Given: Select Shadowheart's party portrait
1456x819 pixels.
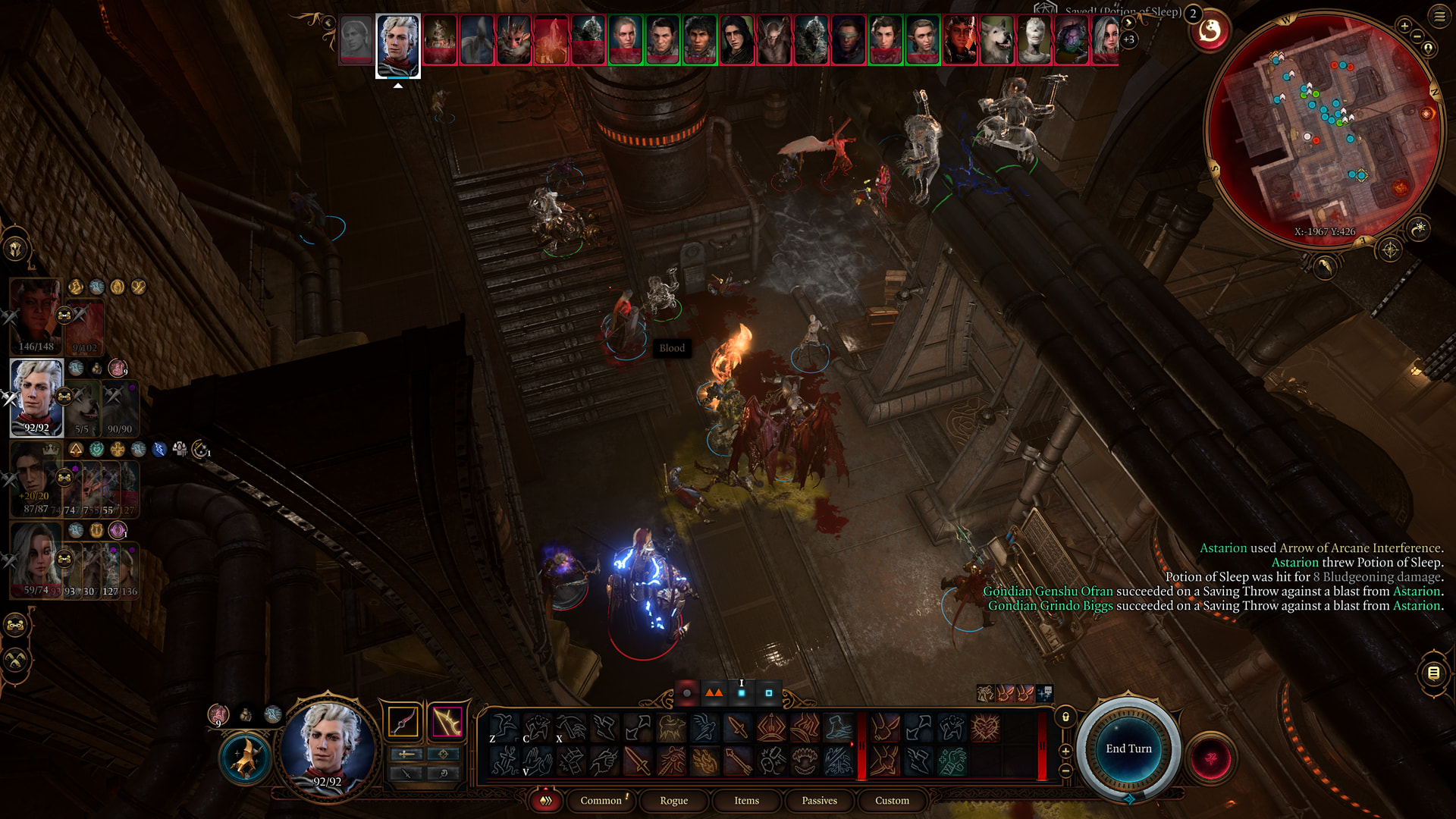Looking at the screenshot, I should (35, 559).
